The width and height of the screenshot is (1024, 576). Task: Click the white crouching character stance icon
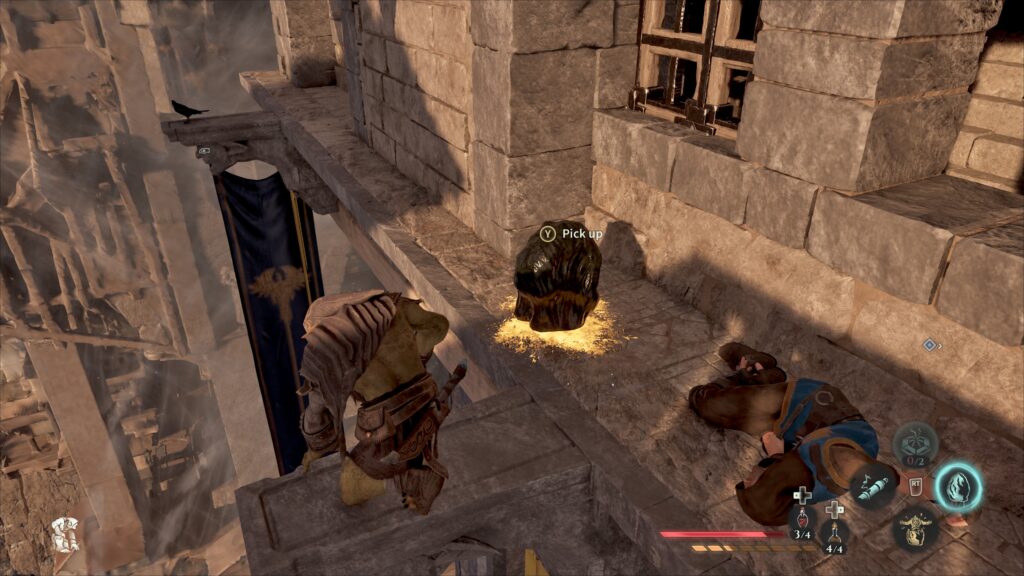pyautogui.click(x=65, y=534)
